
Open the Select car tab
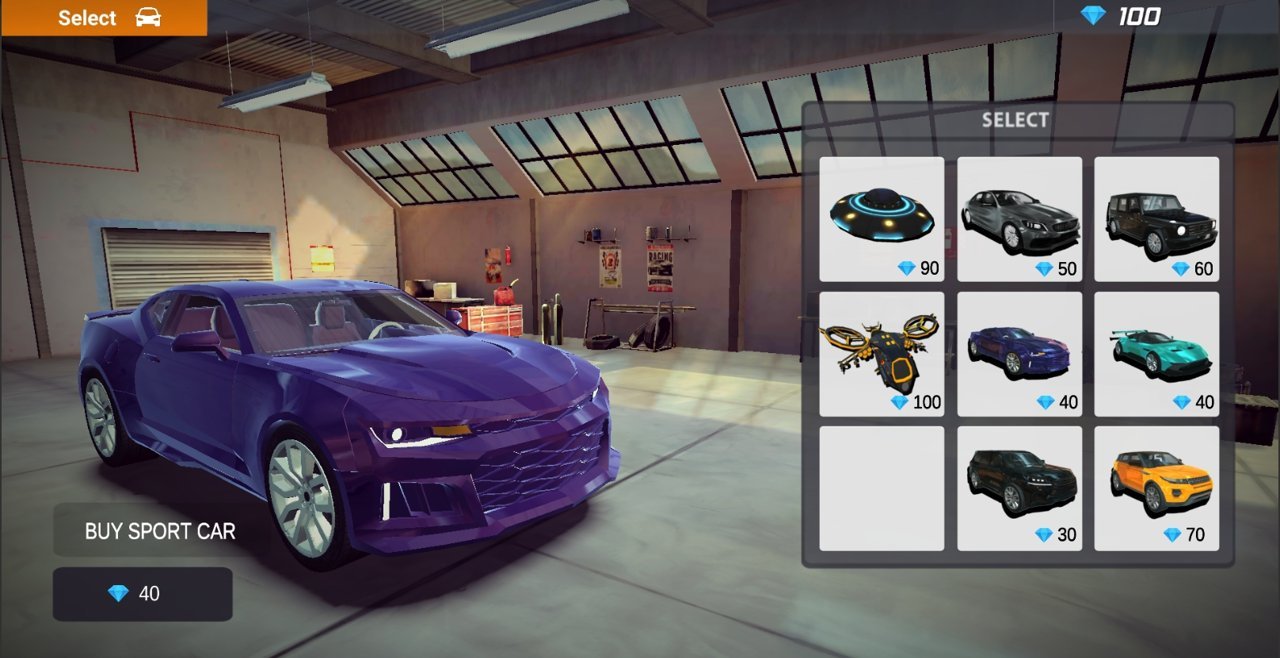point(104,18)
